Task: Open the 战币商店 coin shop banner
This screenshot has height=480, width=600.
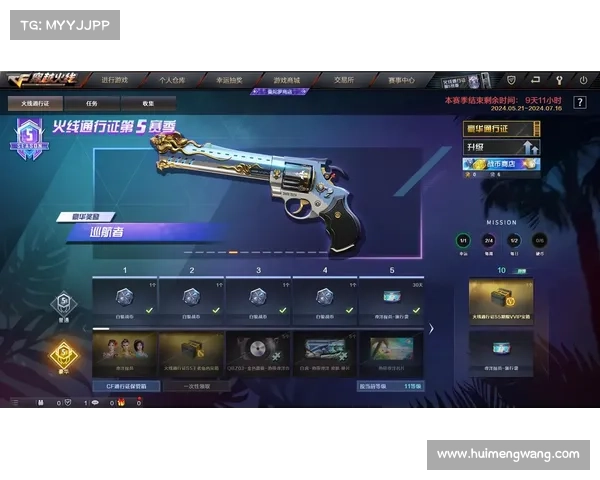Action: coord(502,164)
